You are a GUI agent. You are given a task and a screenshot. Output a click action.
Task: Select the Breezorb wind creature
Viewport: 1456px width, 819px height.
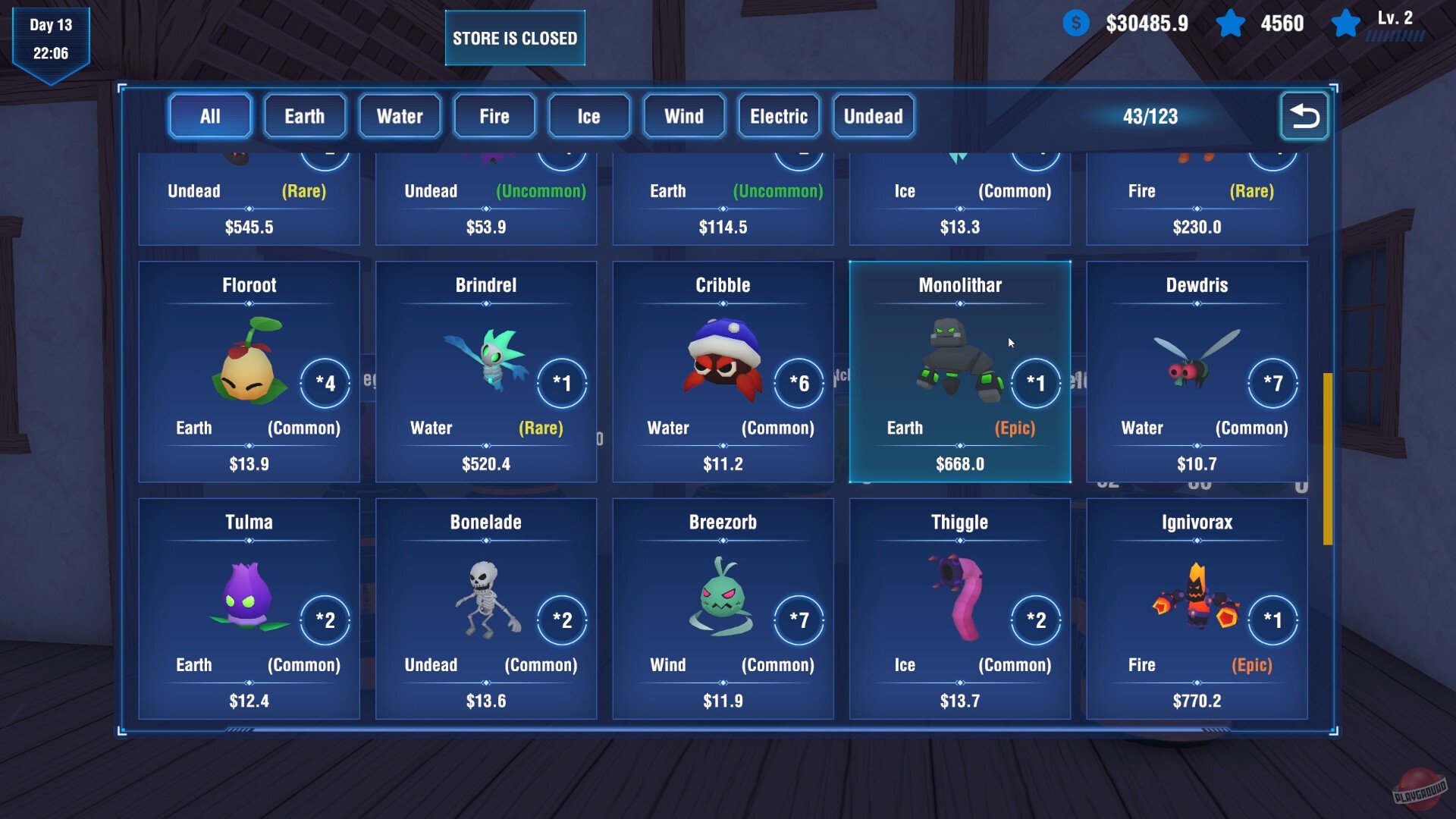click(720, 599)
